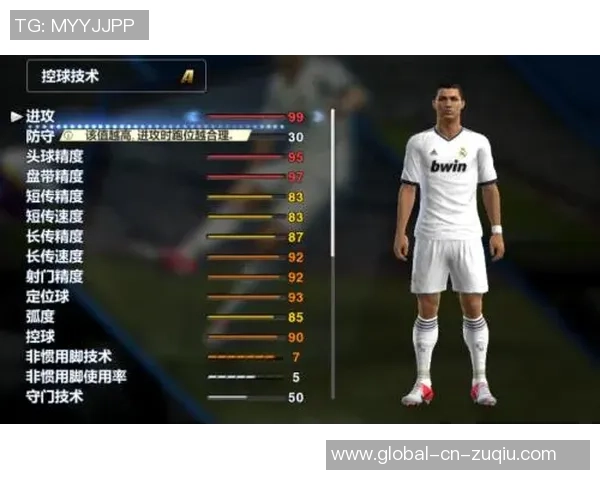
Task: Click the 进攻 value slider bar
Action: coord(245,117)
